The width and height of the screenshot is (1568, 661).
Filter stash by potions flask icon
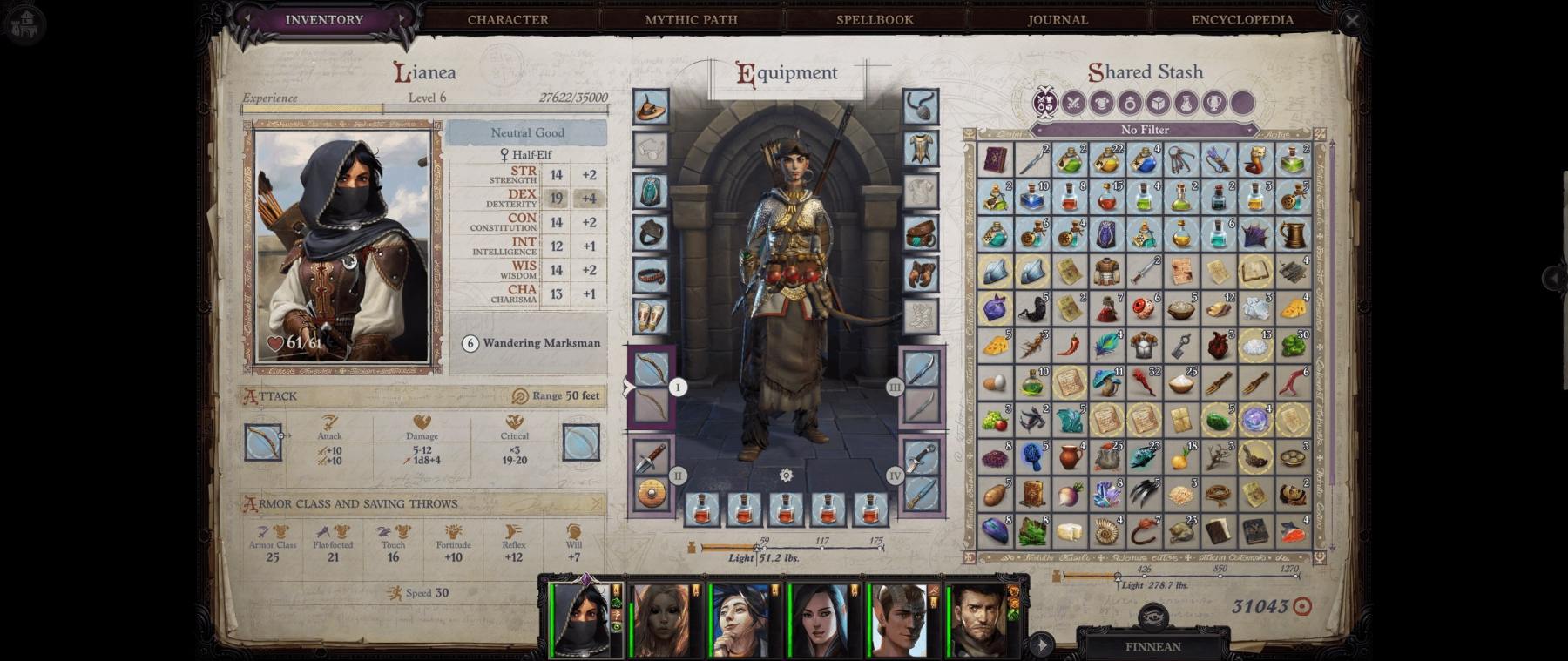click(x=1186, y=103)
